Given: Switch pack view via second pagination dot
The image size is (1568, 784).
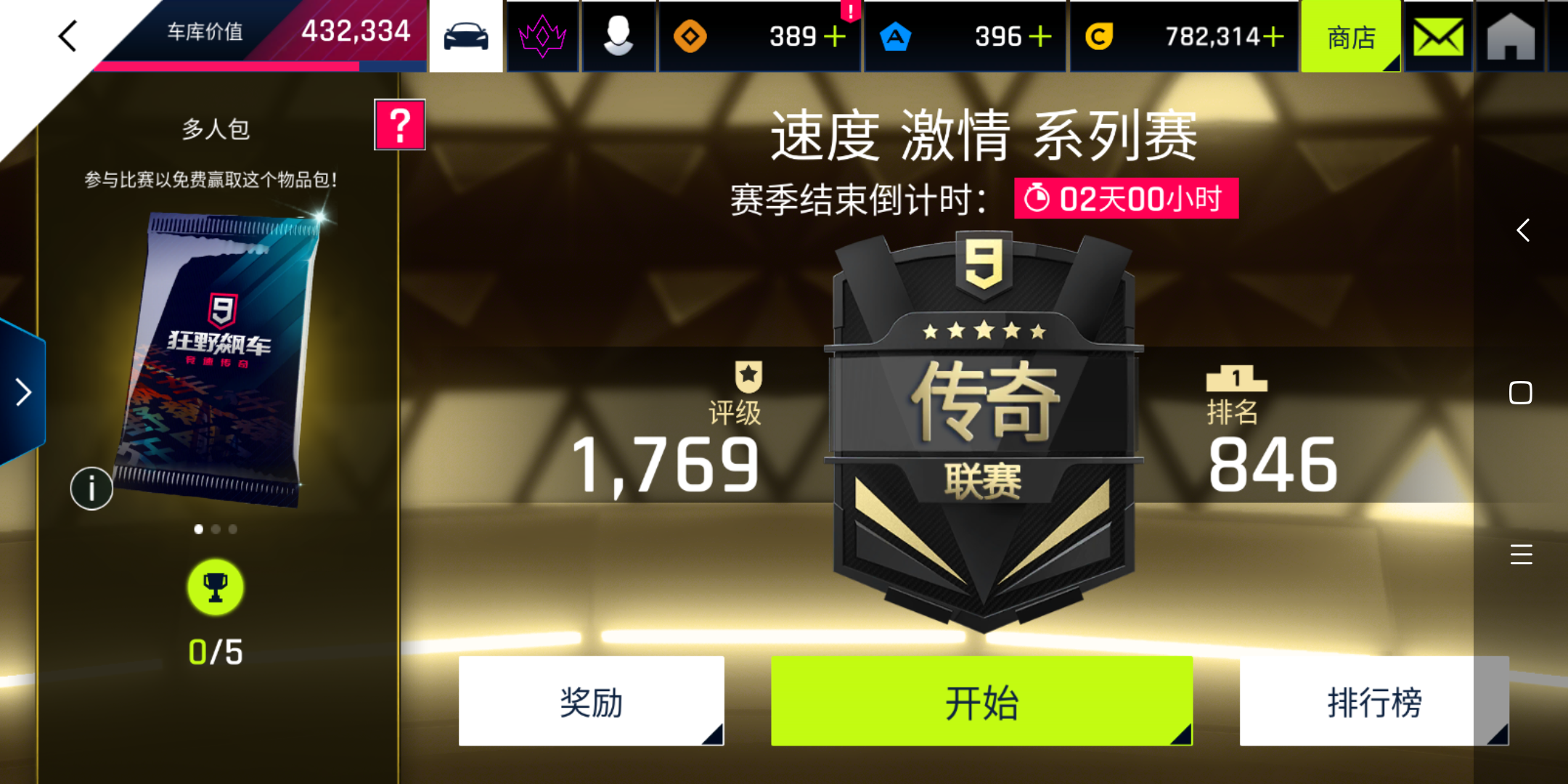Looking at the screenshot, I should click(x=215, y=530).
